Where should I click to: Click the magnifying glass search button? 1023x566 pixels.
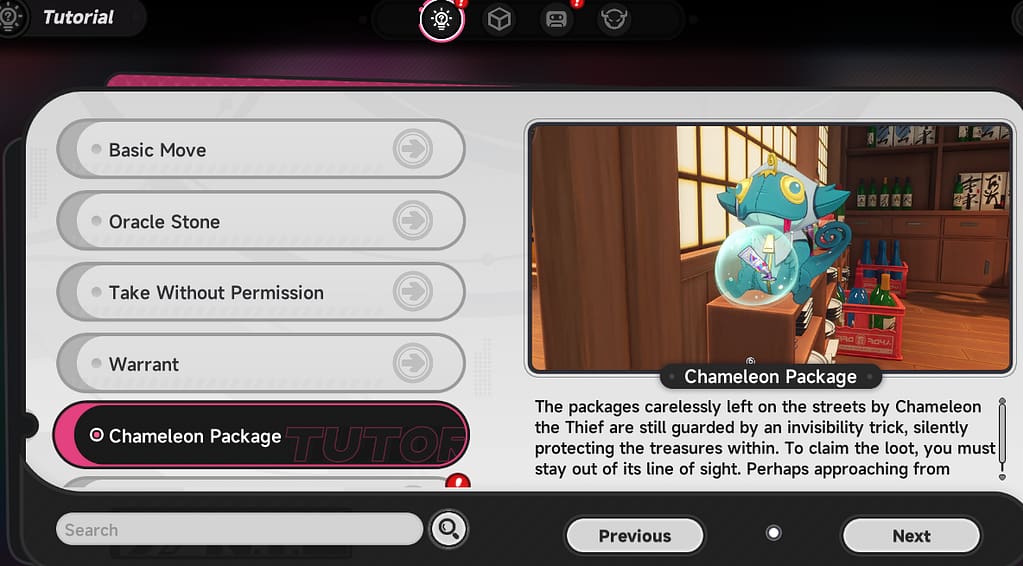click(449, 529)
